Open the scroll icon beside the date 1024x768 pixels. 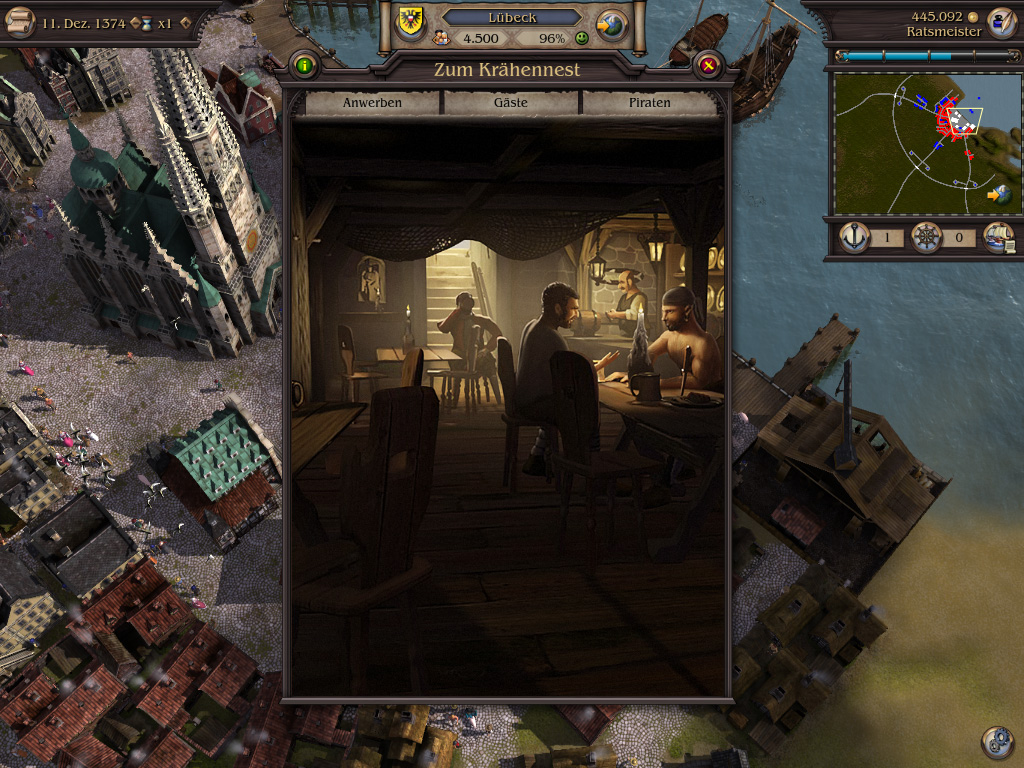coord(19,22)
